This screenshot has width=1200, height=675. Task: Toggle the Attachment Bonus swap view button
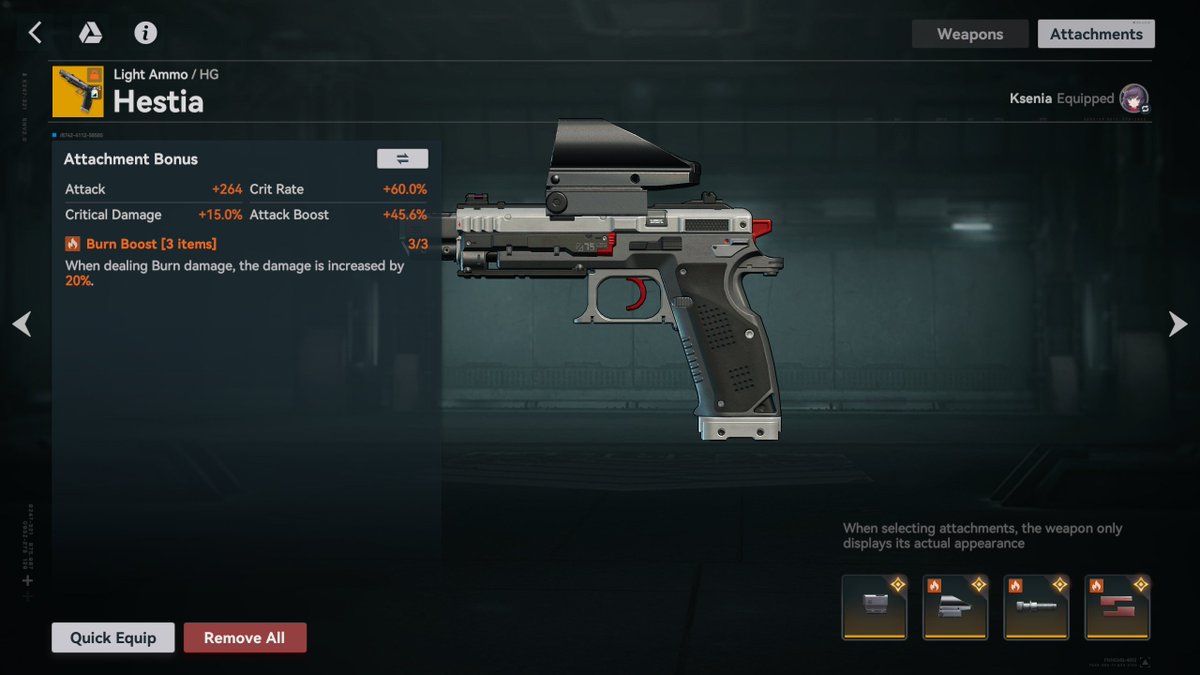tap(402, 159)
